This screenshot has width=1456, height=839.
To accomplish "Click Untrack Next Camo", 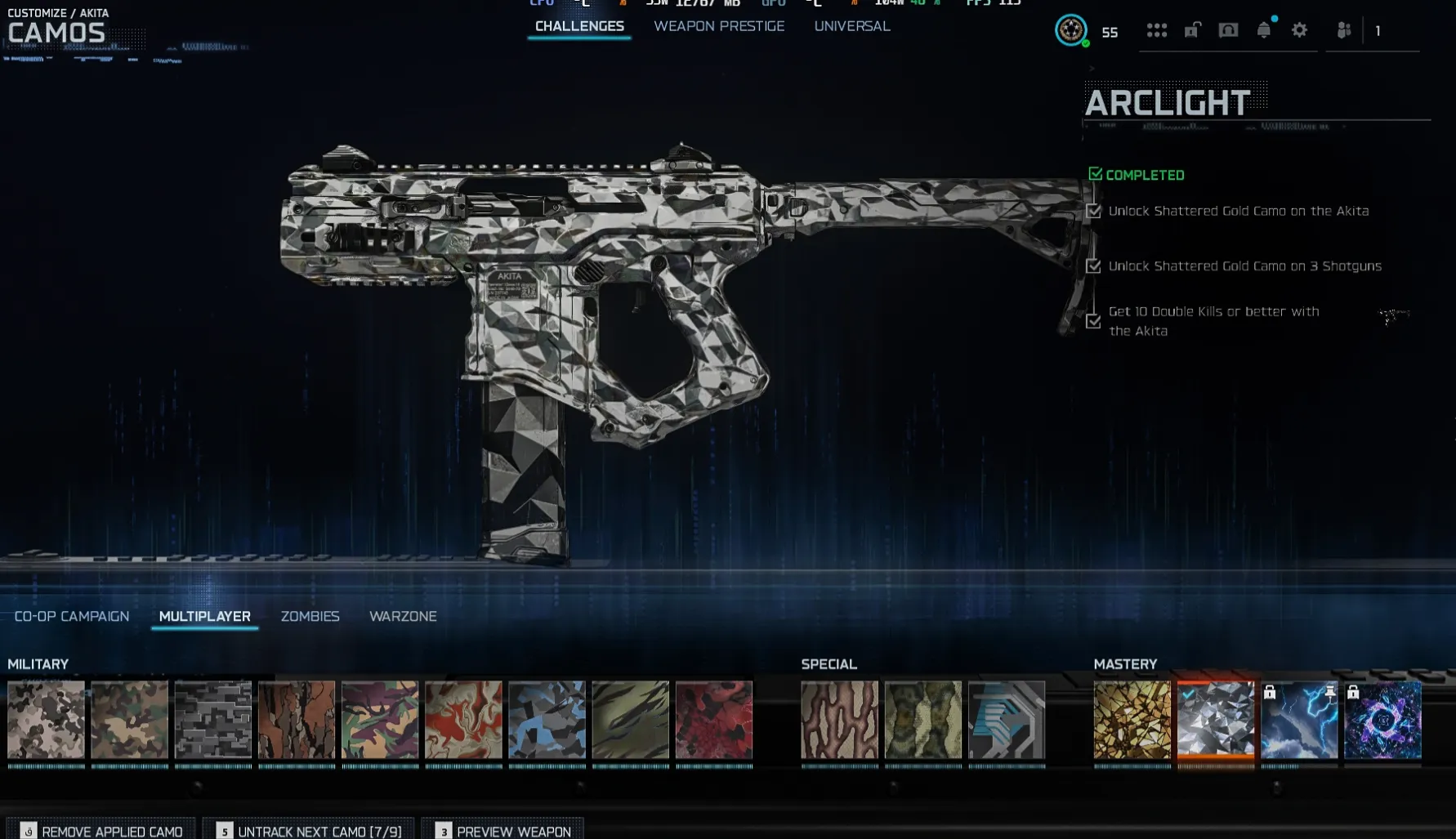I will pyautogui.click(x=319, y=831).
